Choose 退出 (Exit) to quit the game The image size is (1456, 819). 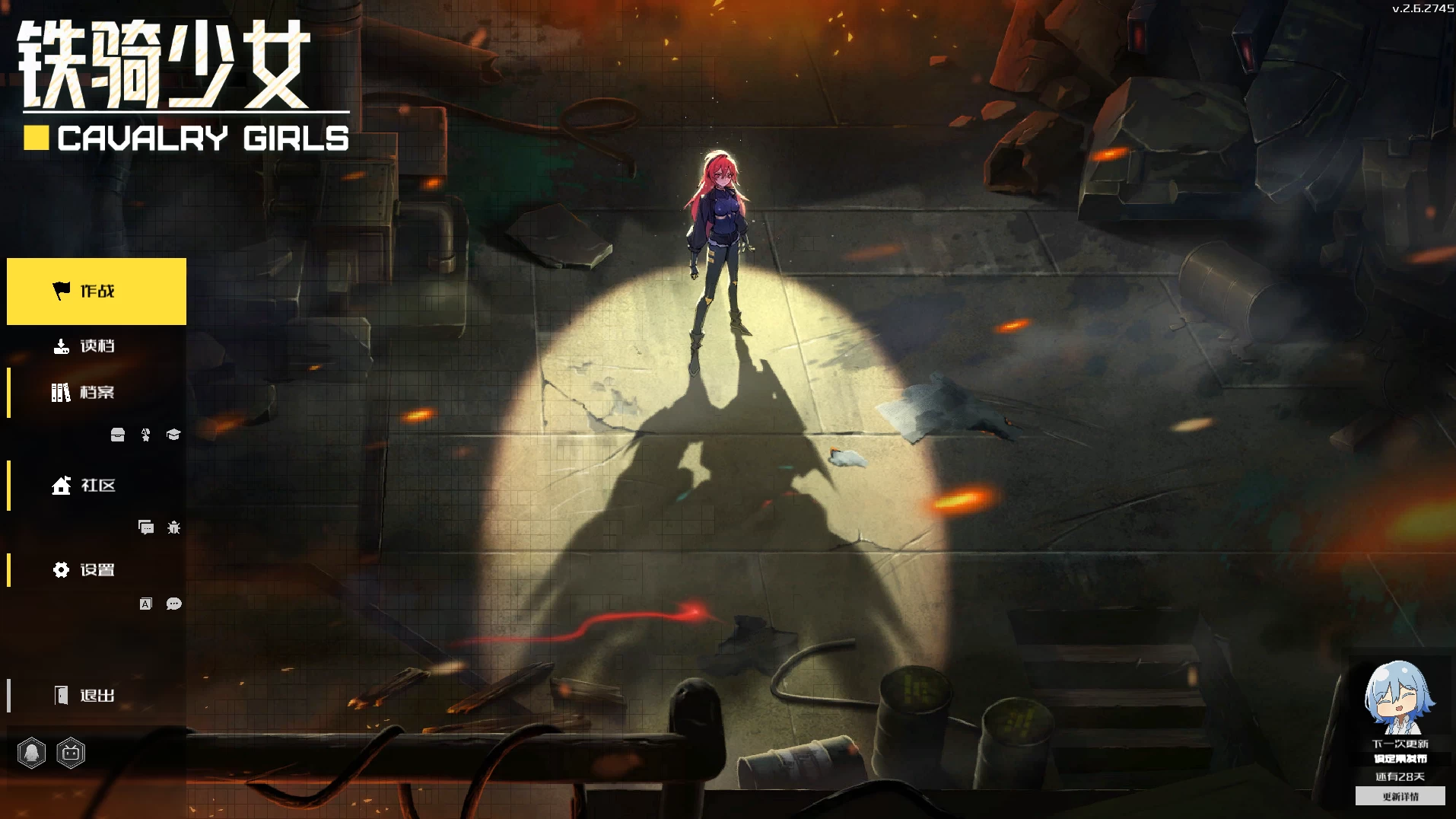97,696
